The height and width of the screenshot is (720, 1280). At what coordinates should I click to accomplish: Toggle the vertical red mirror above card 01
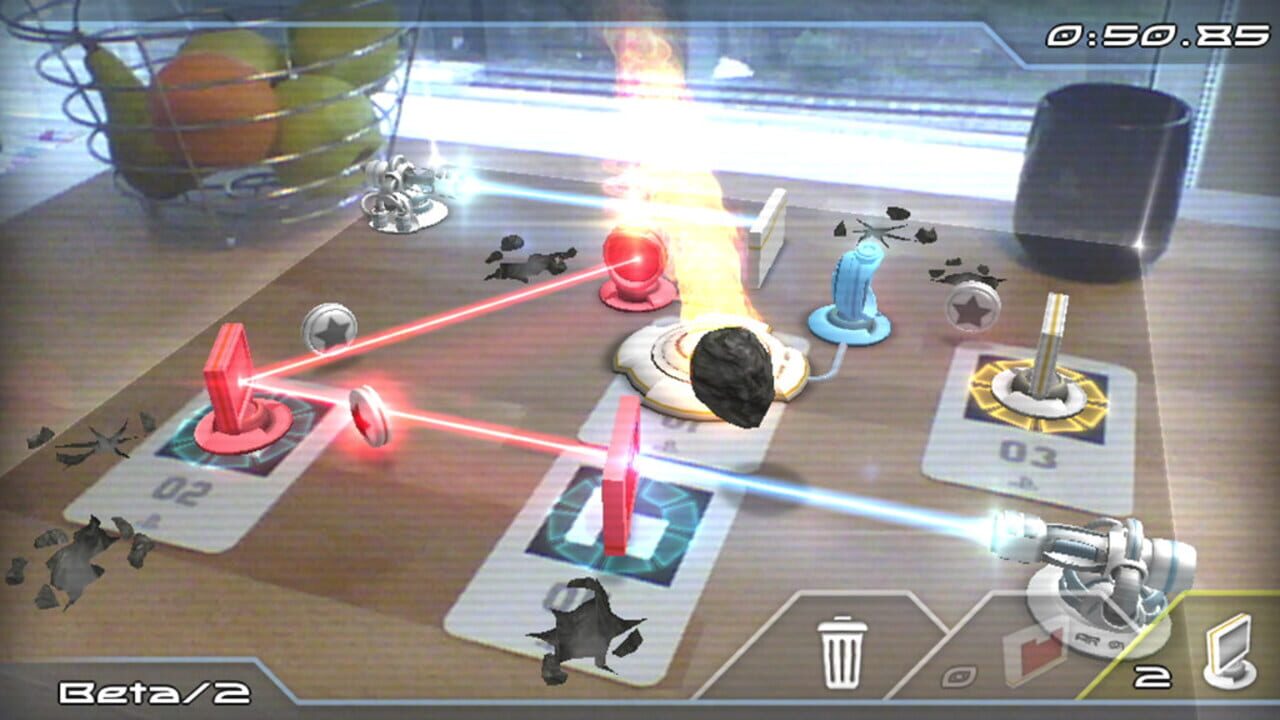pos(620,470)
